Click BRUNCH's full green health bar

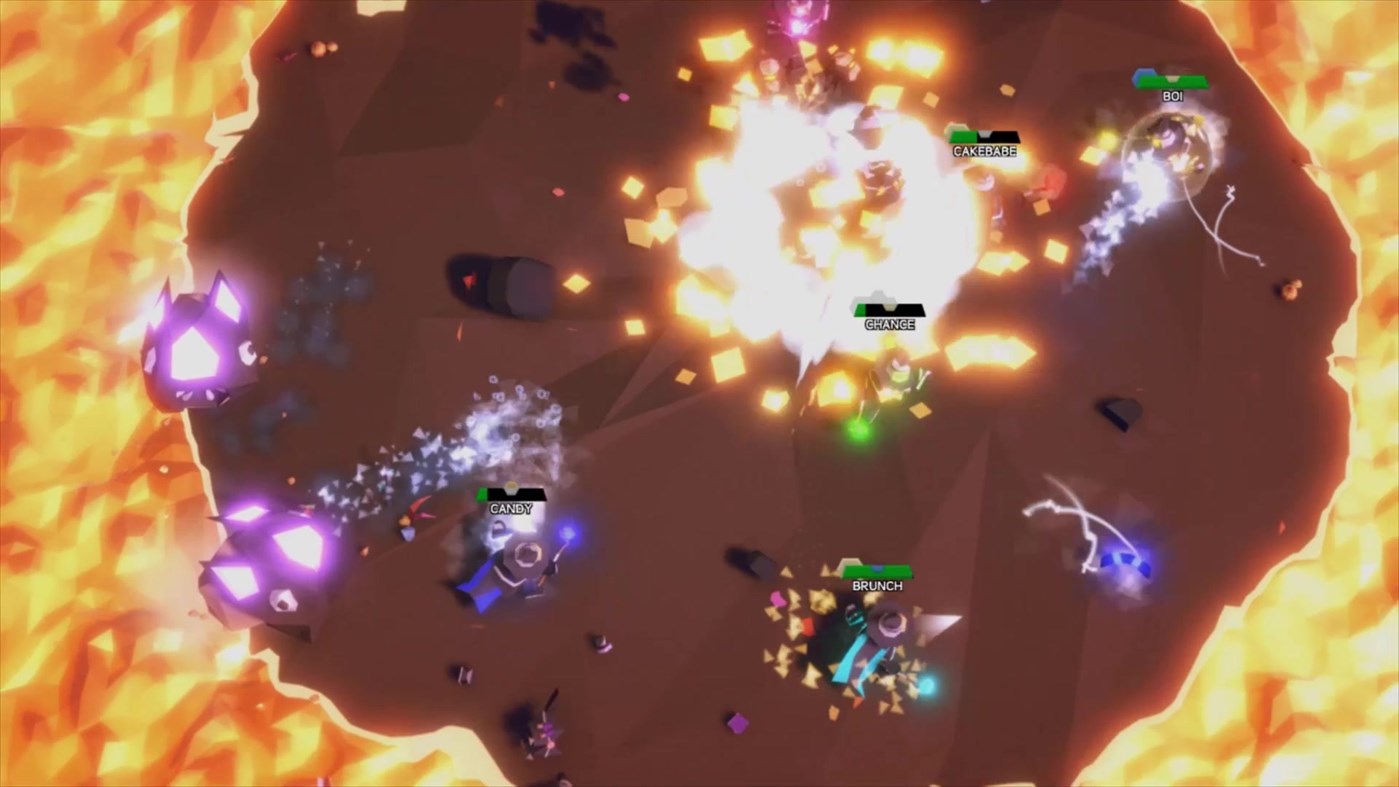[877, 569]
